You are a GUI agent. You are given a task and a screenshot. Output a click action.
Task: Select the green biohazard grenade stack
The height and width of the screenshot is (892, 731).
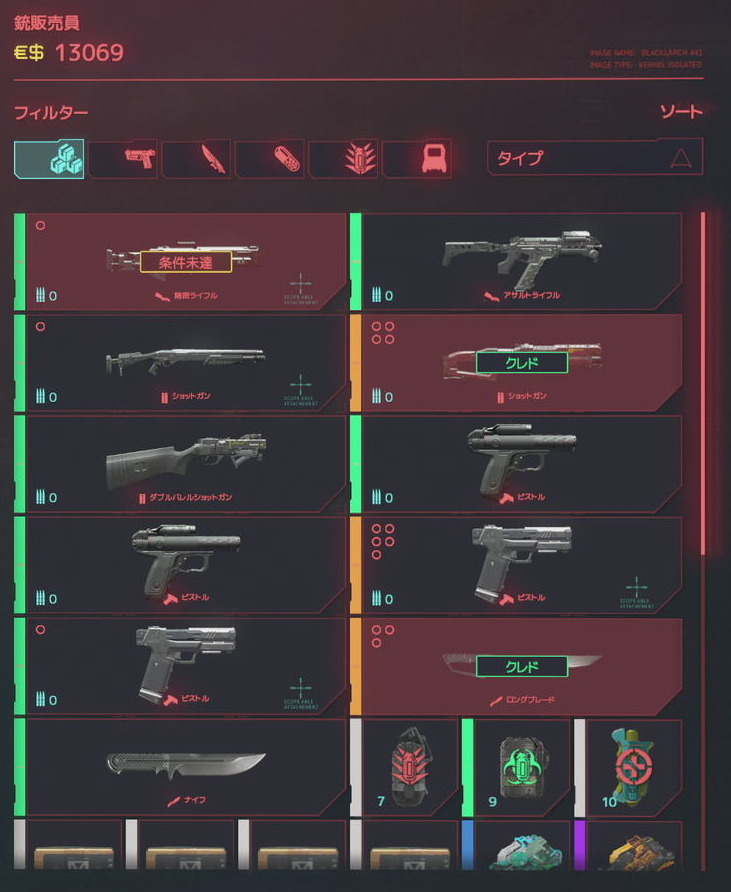(520, 767)
